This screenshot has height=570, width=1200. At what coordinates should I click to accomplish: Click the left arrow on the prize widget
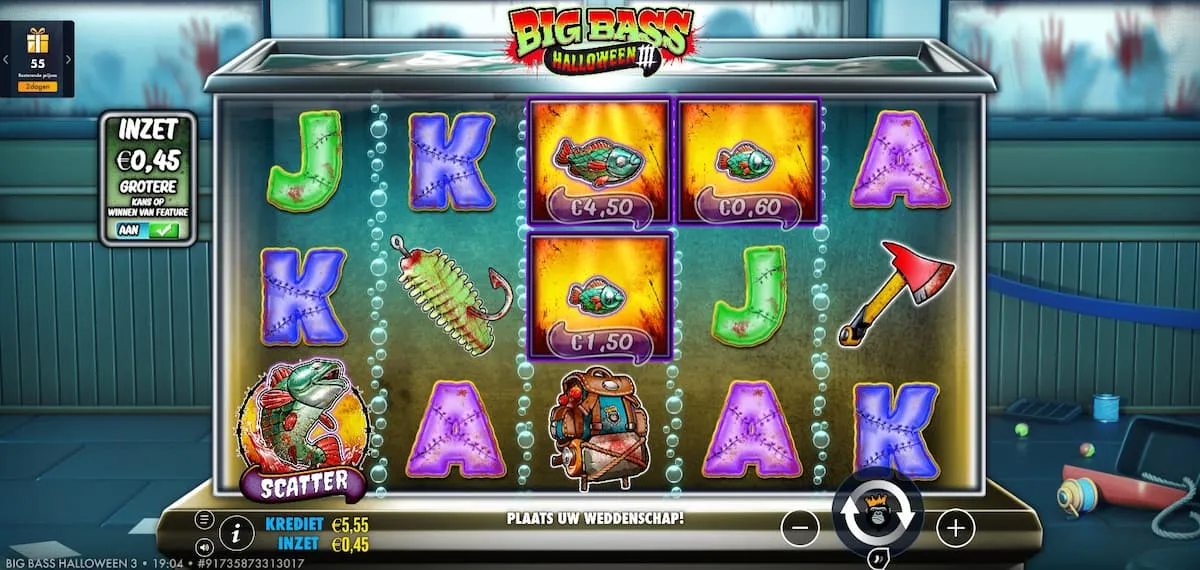pos(6,60)
